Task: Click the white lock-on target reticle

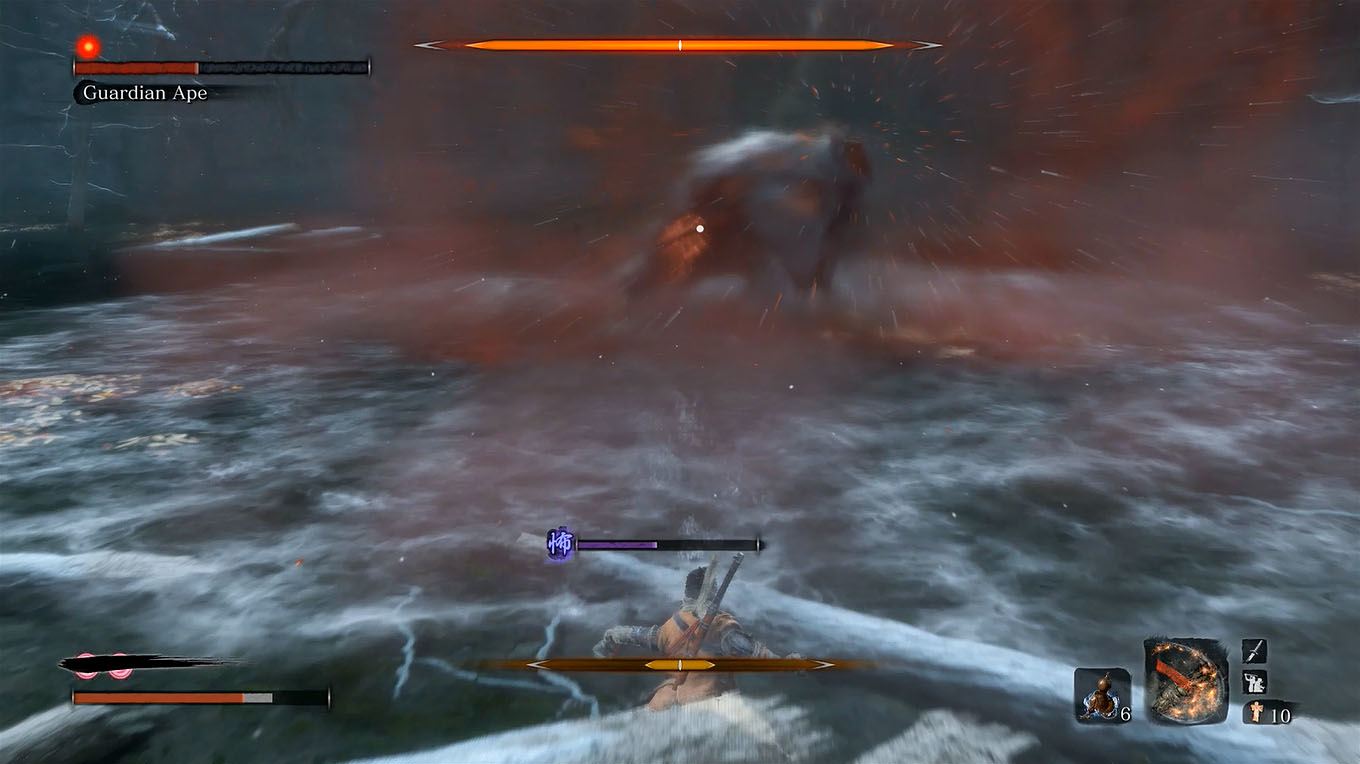Action: tap(698, 229)
